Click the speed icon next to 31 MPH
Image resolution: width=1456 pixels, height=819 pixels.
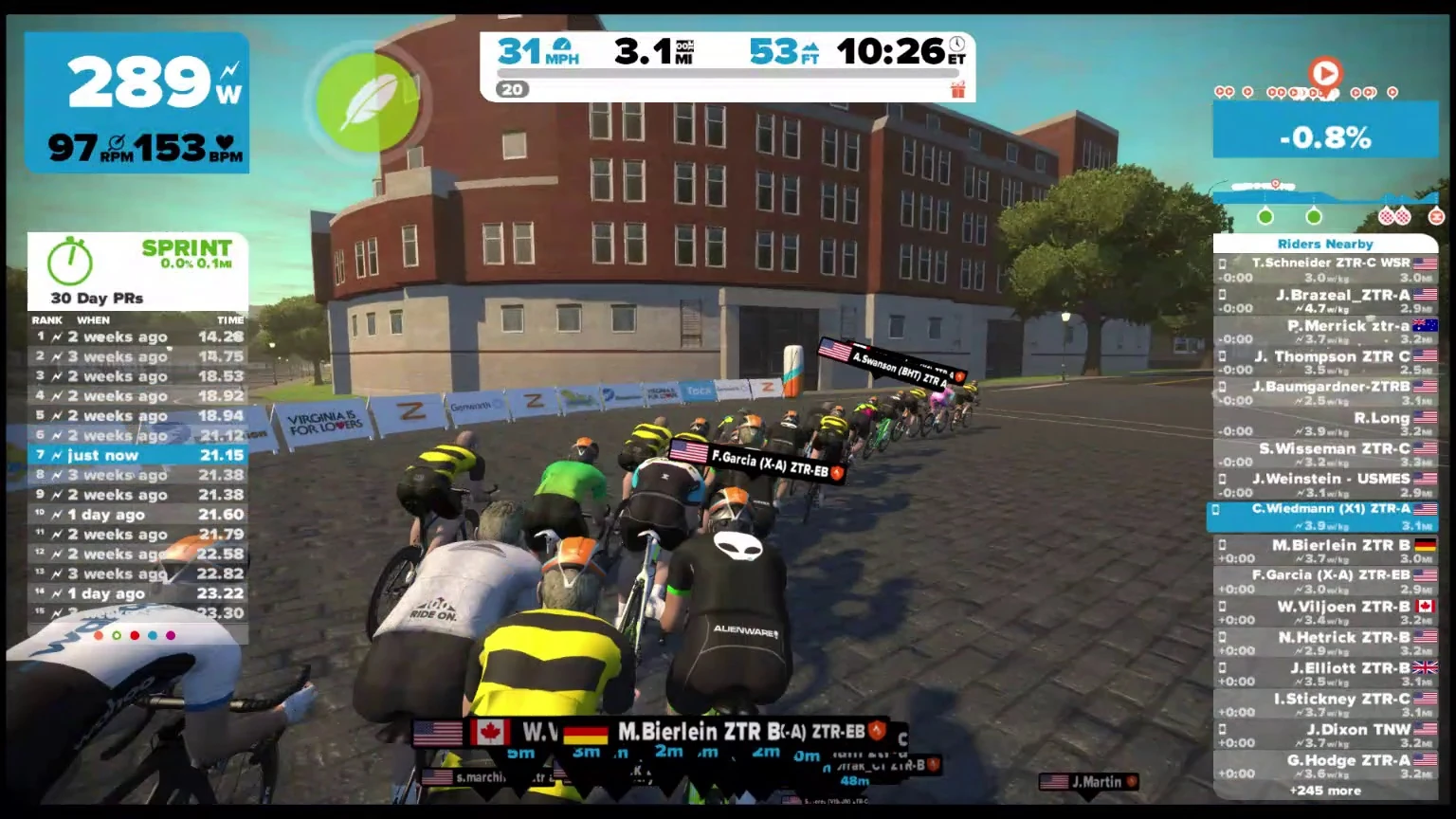(x=563, y=43)
